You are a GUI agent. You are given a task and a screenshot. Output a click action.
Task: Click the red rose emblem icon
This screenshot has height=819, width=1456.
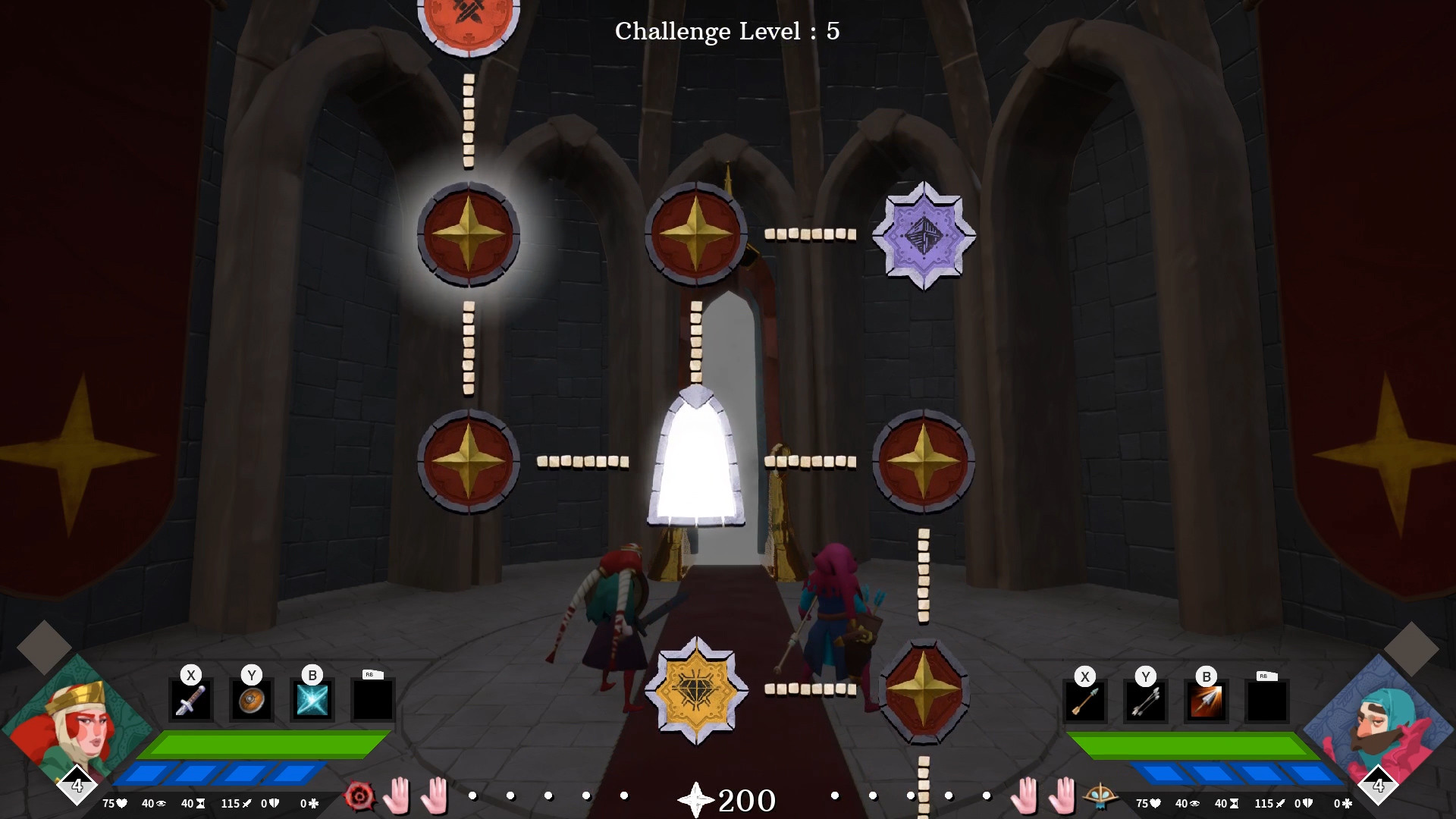(x=359, y=796)
